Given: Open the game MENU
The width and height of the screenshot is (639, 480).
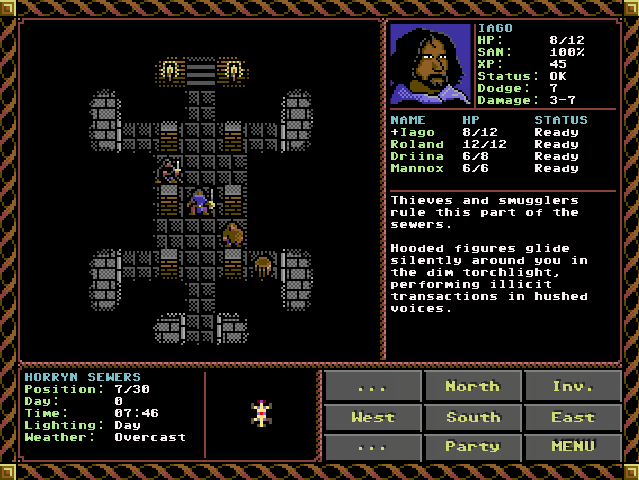Looking at the screenshot, I should click(572, 446).
